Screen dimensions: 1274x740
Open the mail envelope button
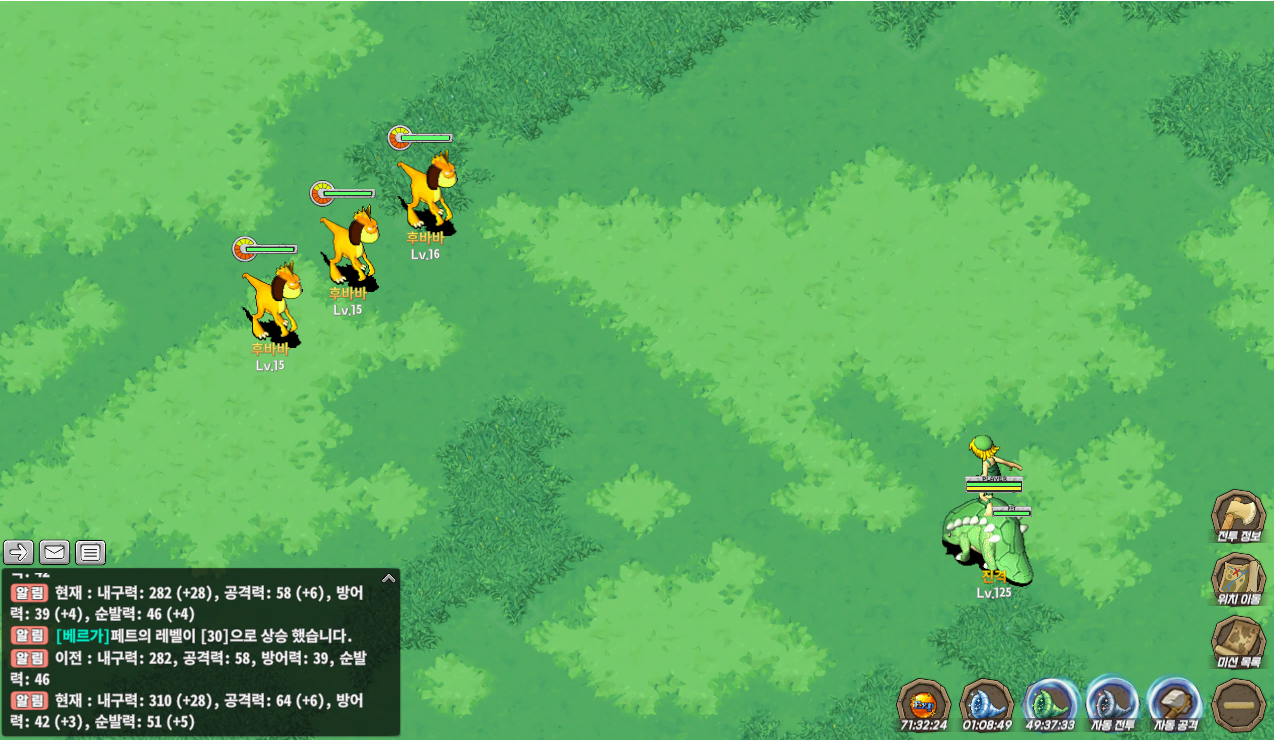click(x=54, y=552)
